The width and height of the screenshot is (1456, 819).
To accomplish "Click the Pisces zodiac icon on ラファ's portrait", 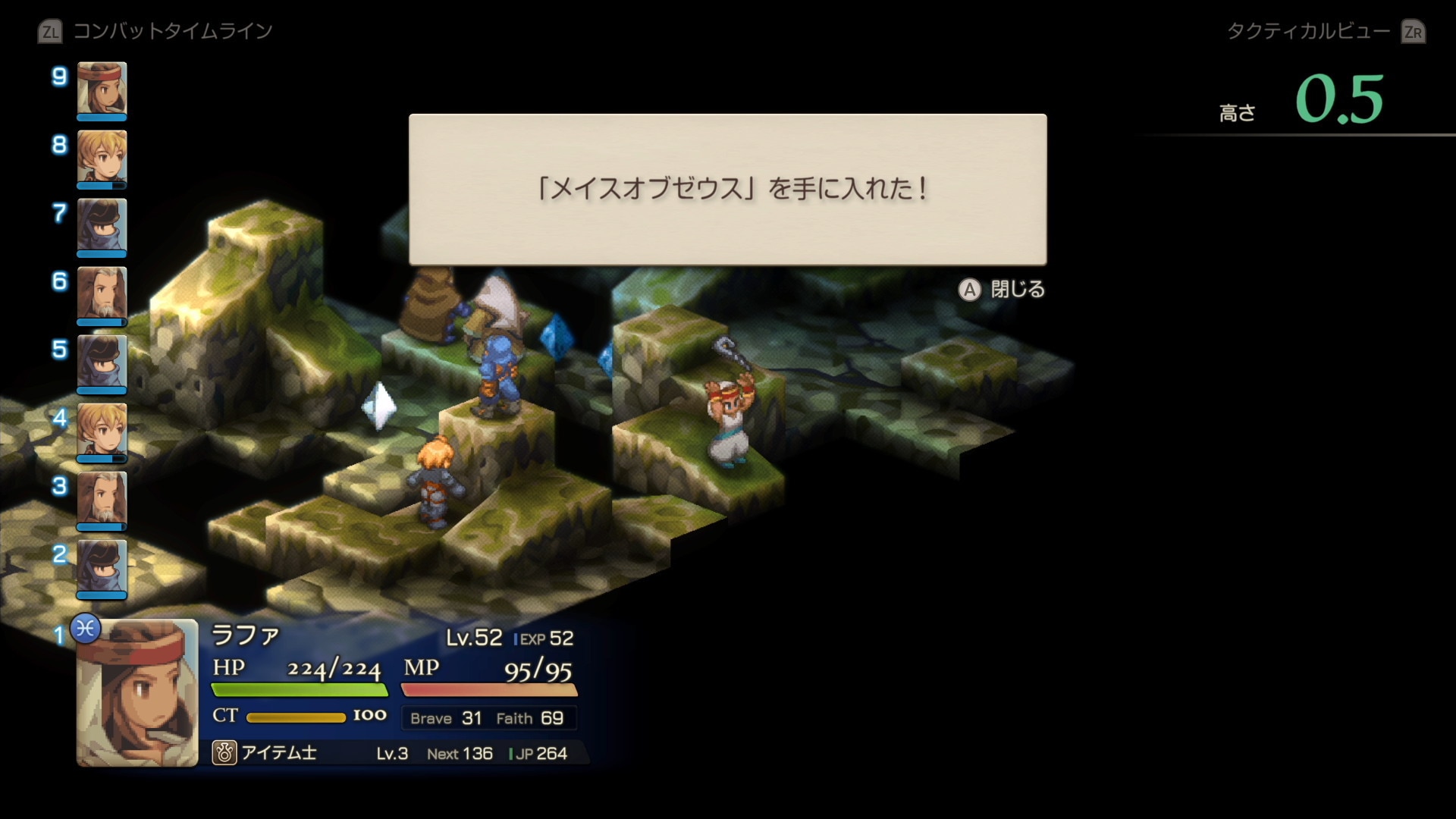I will coord(86,629).
